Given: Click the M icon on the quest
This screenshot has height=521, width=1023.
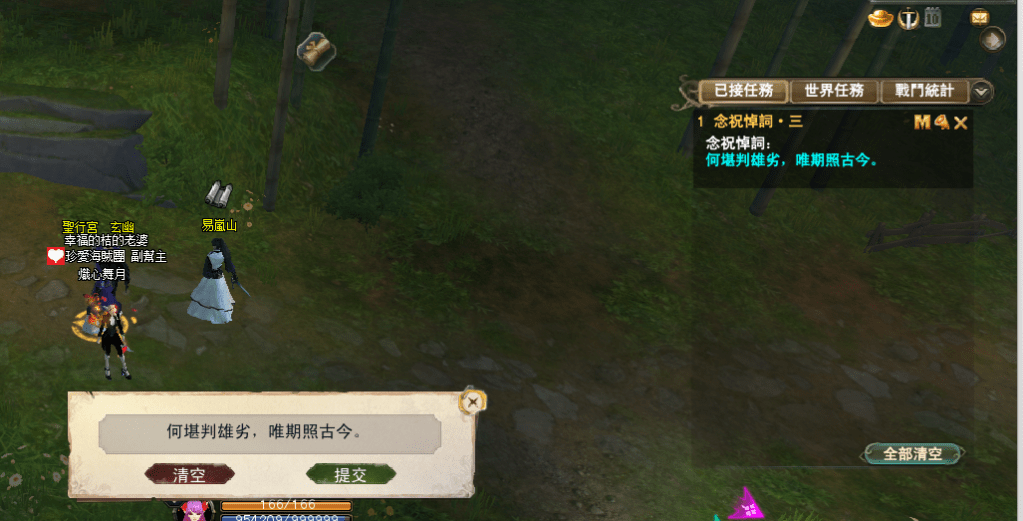Looking at the screenshot, I should (921, 122).
